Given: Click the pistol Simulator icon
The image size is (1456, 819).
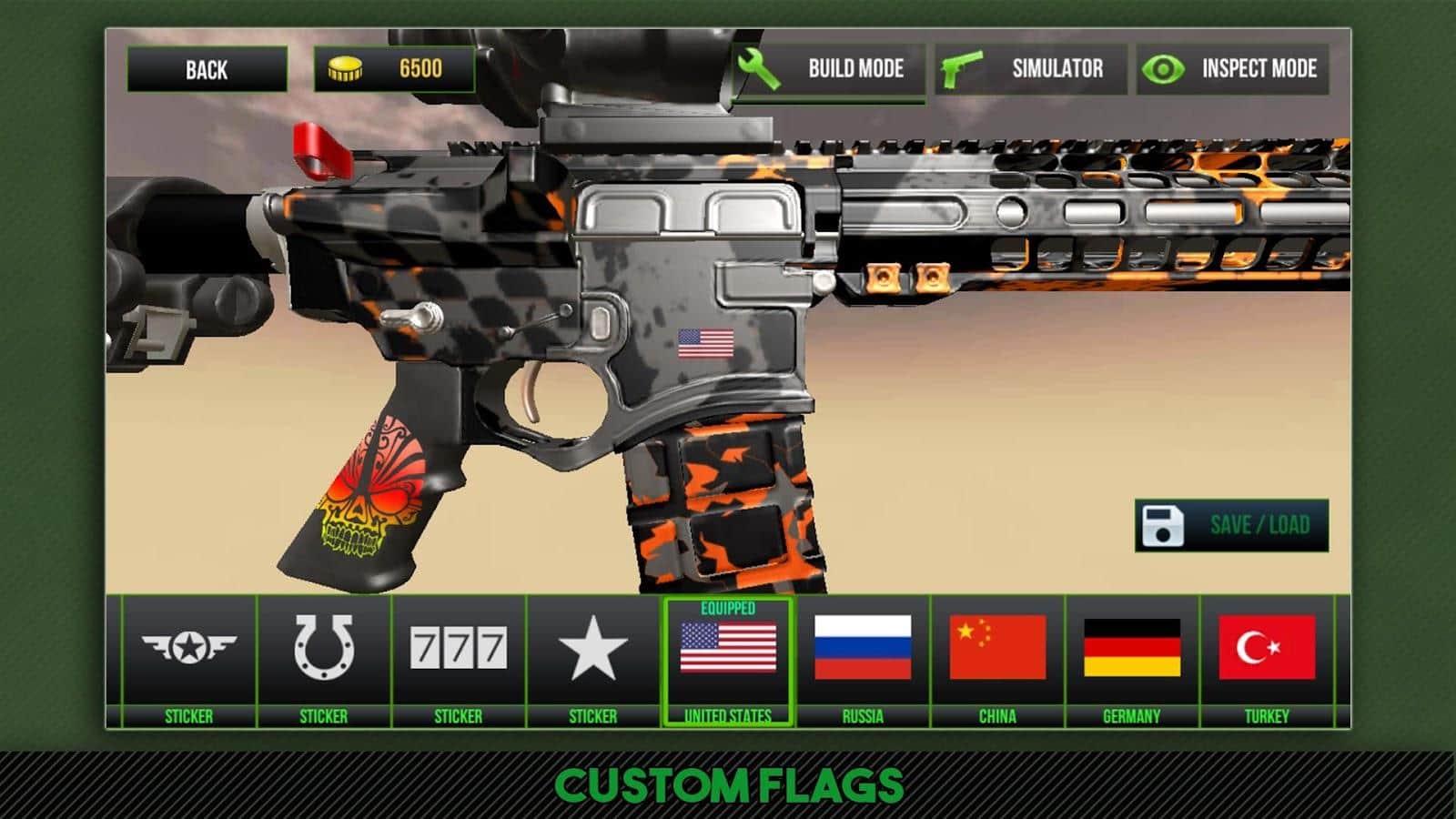Looking at the screenshot, I should click(x=958, y=69).
